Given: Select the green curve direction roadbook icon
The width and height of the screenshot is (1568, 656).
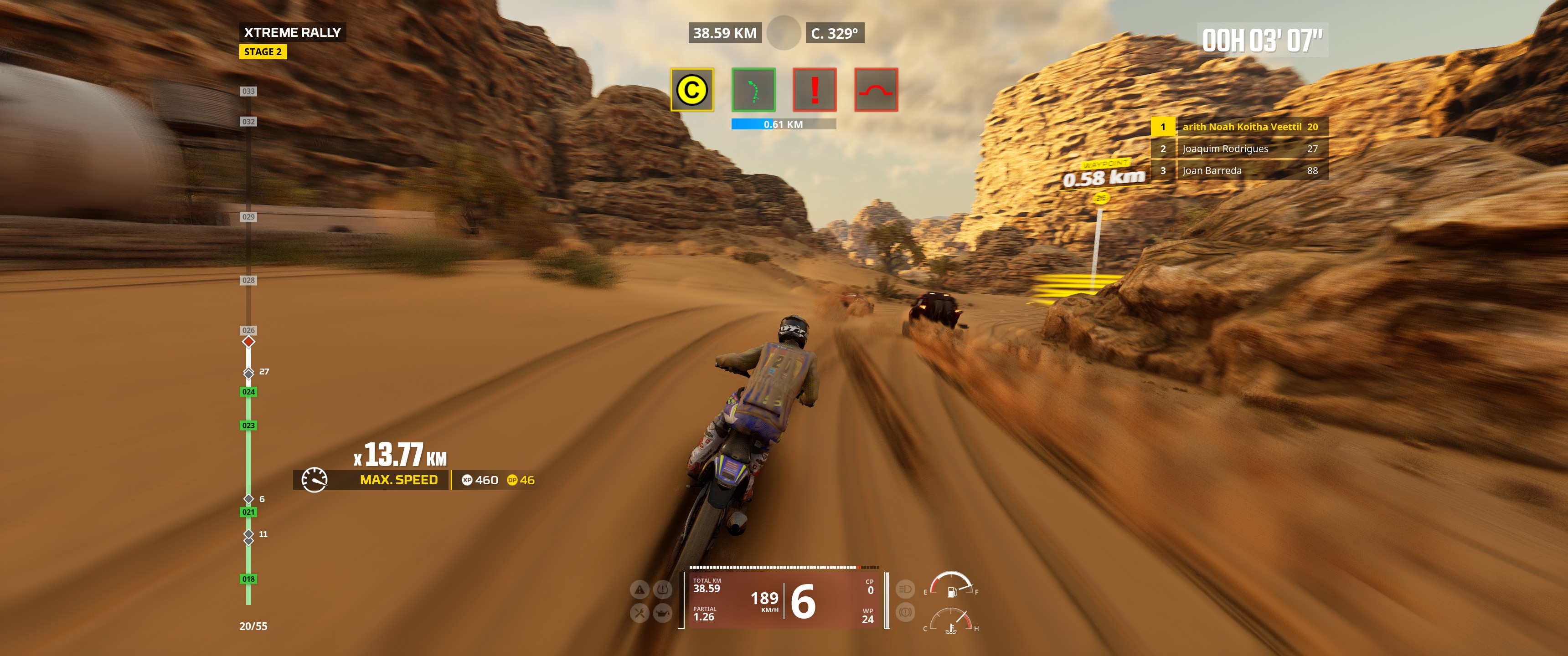Looking at the screenshot, I should [x=753, y=90].
